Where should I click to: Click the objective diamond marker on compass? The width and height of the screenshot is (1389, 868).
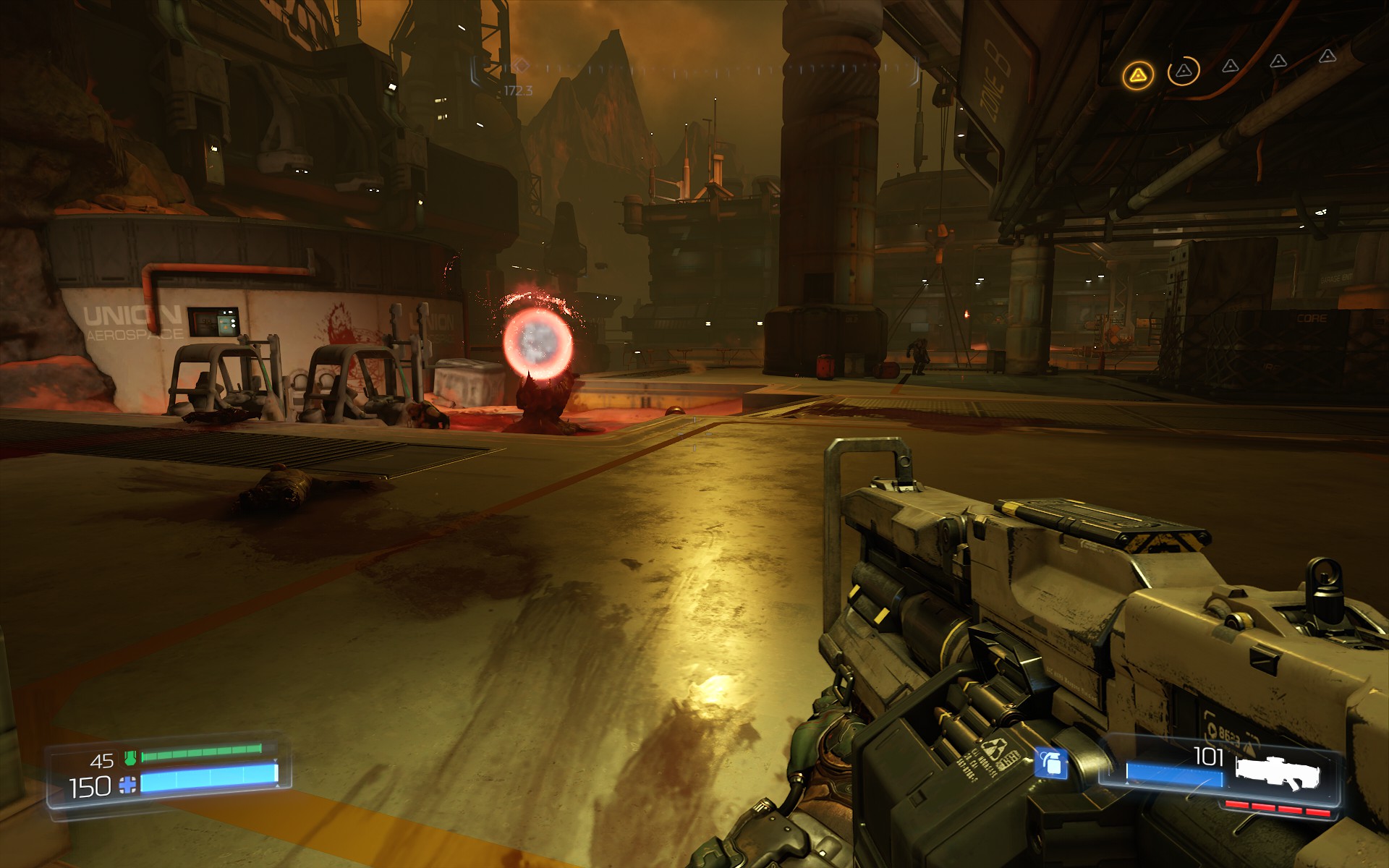click(519, 66)
